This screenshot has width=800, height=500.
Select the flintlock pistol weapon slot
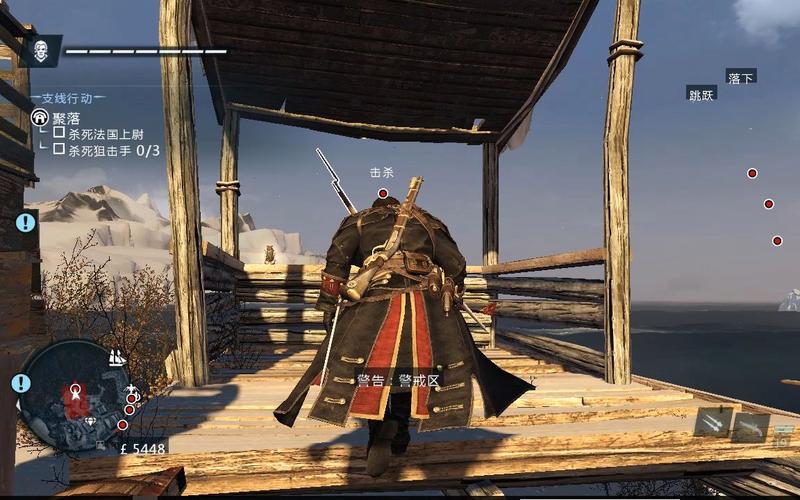point(751,428)
